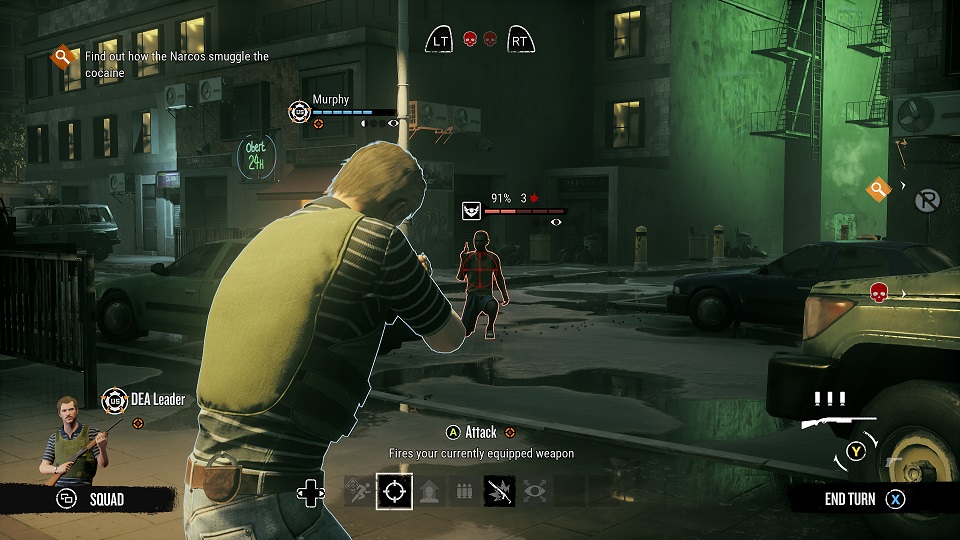The height and width of the screenshot is (540, 960).
Task: End the current turn
Action: click(864, 499)
